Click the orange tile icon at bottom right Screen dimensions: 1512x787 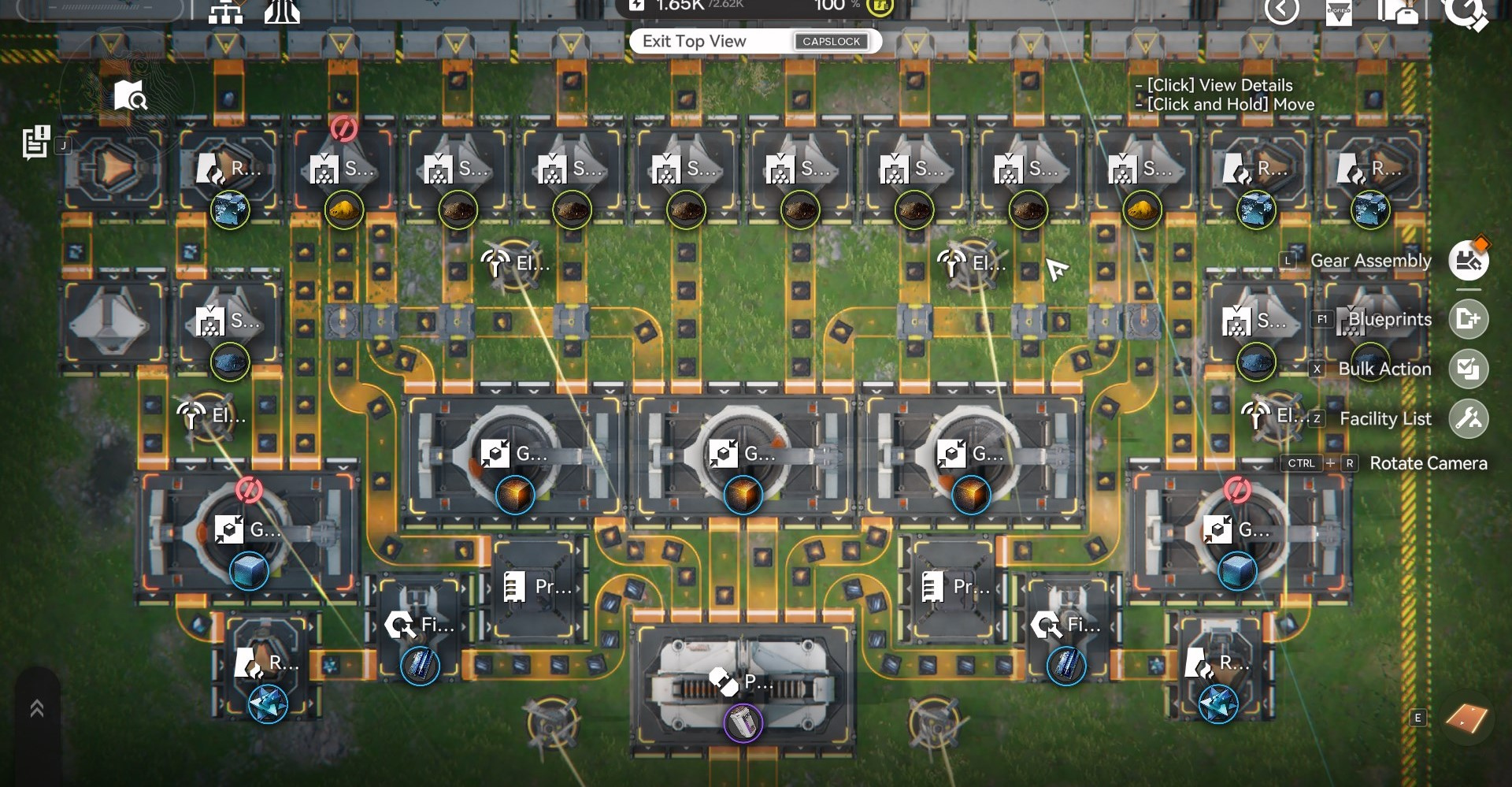point(1466,718)
